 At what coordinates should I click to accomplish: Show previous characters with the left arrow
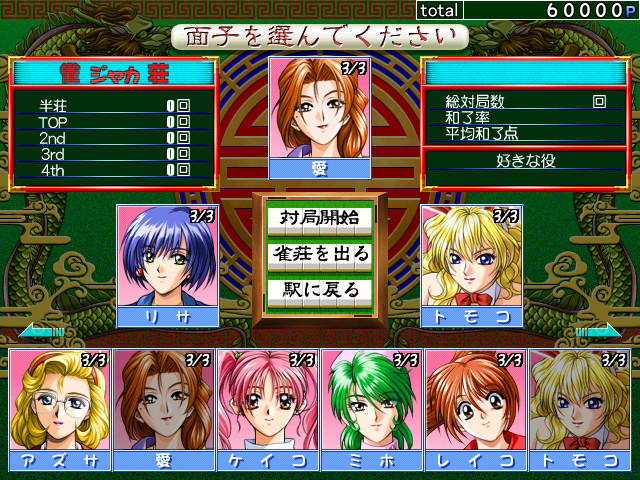40,331
